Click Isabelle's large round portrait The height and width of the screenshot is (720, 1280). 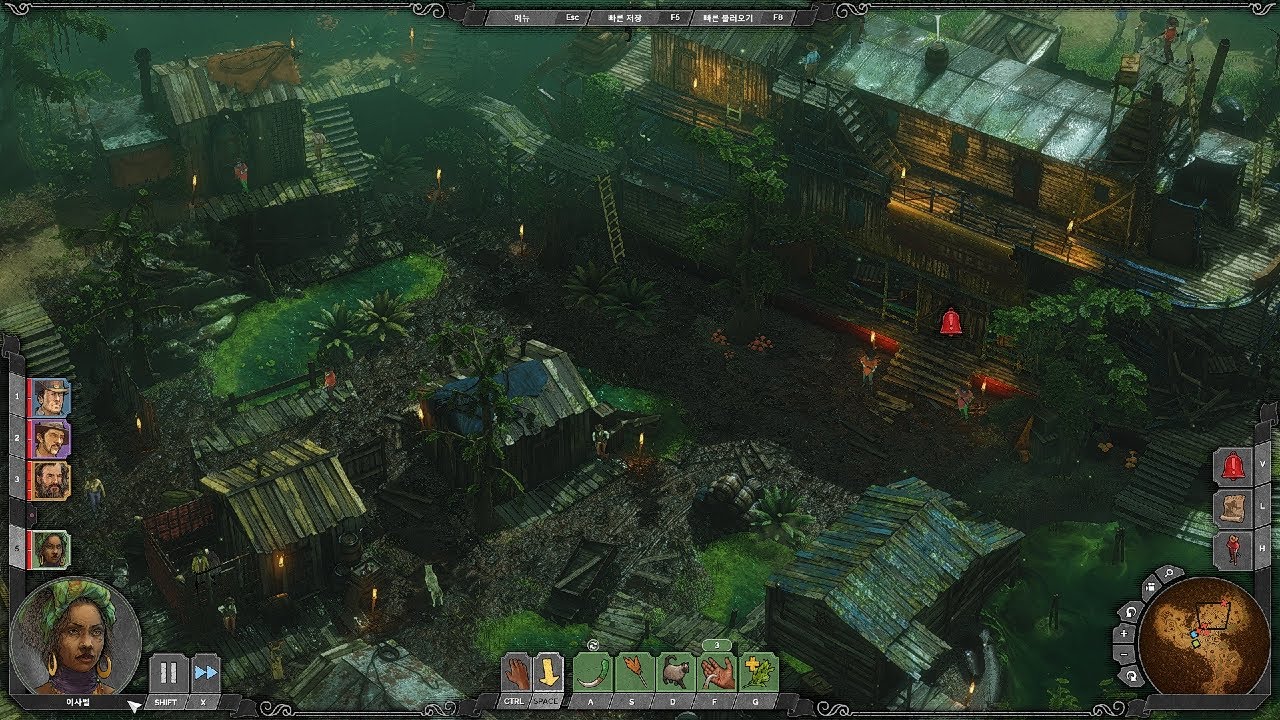point(76,636)
